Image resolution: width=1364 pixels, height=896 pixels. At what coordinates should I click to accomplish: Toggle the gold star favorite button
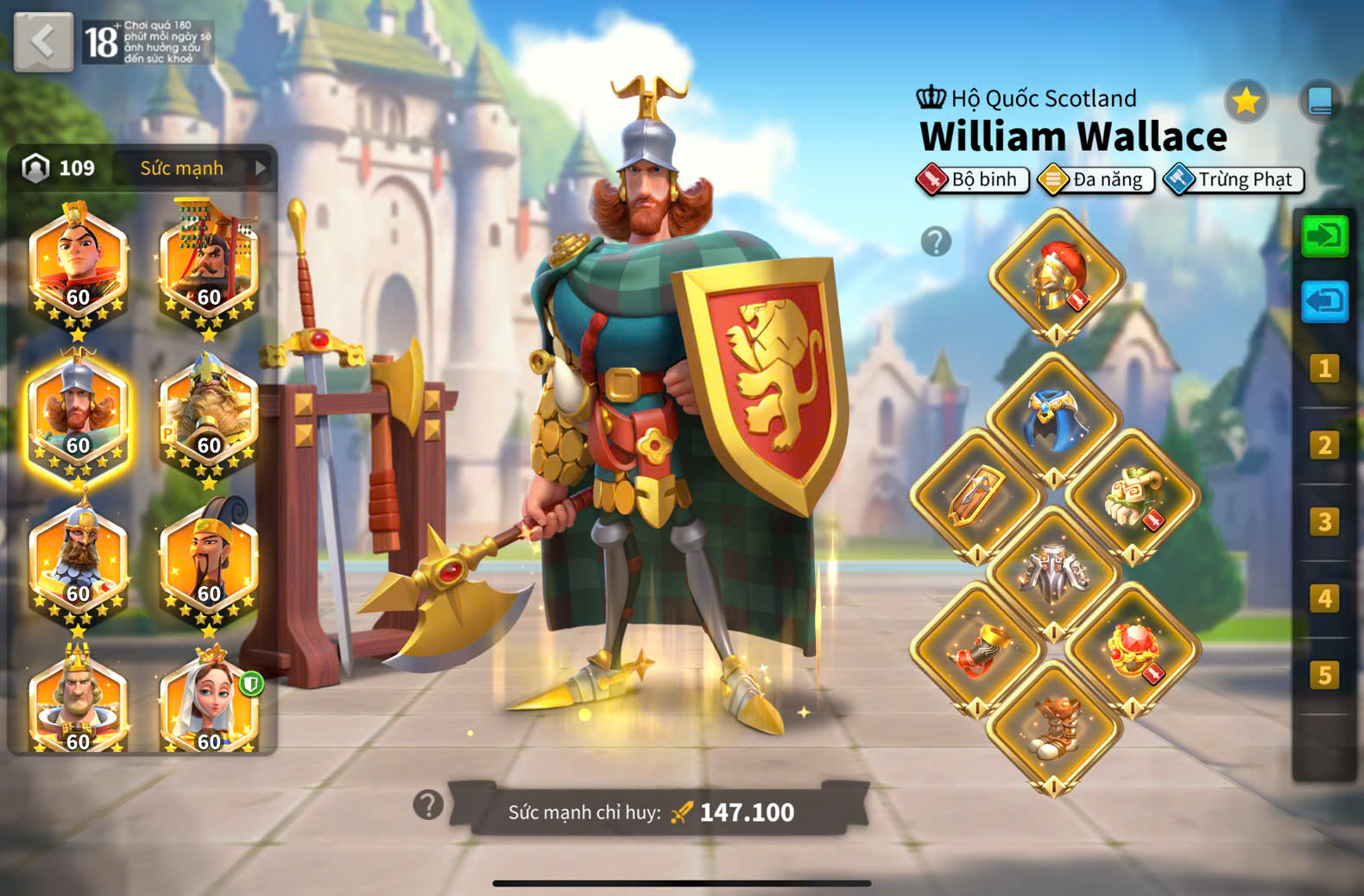[x=1246, y=102]
